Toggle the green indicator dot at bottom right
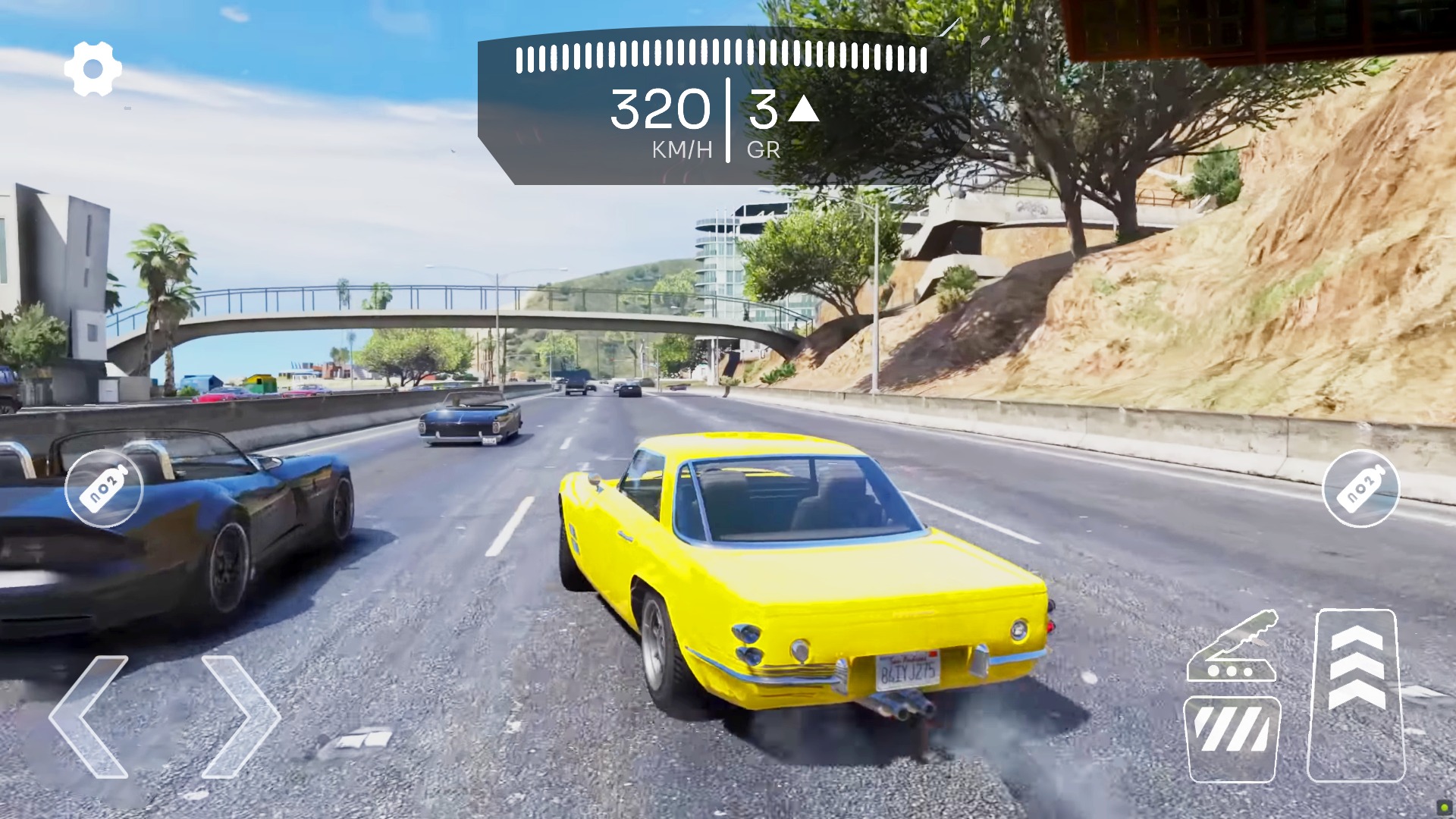The image size is (1456, 819). coord(1444,807)
